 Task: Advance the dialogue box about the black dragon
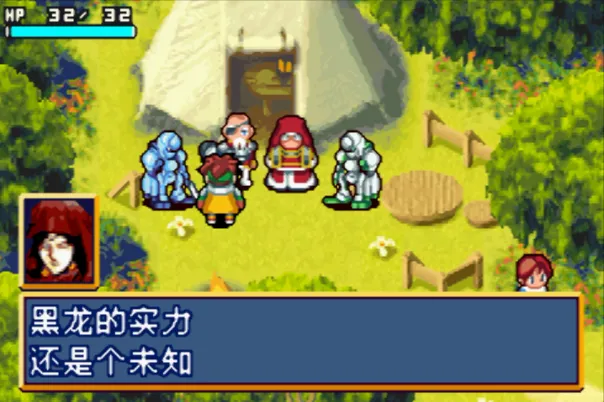point(300,342)
